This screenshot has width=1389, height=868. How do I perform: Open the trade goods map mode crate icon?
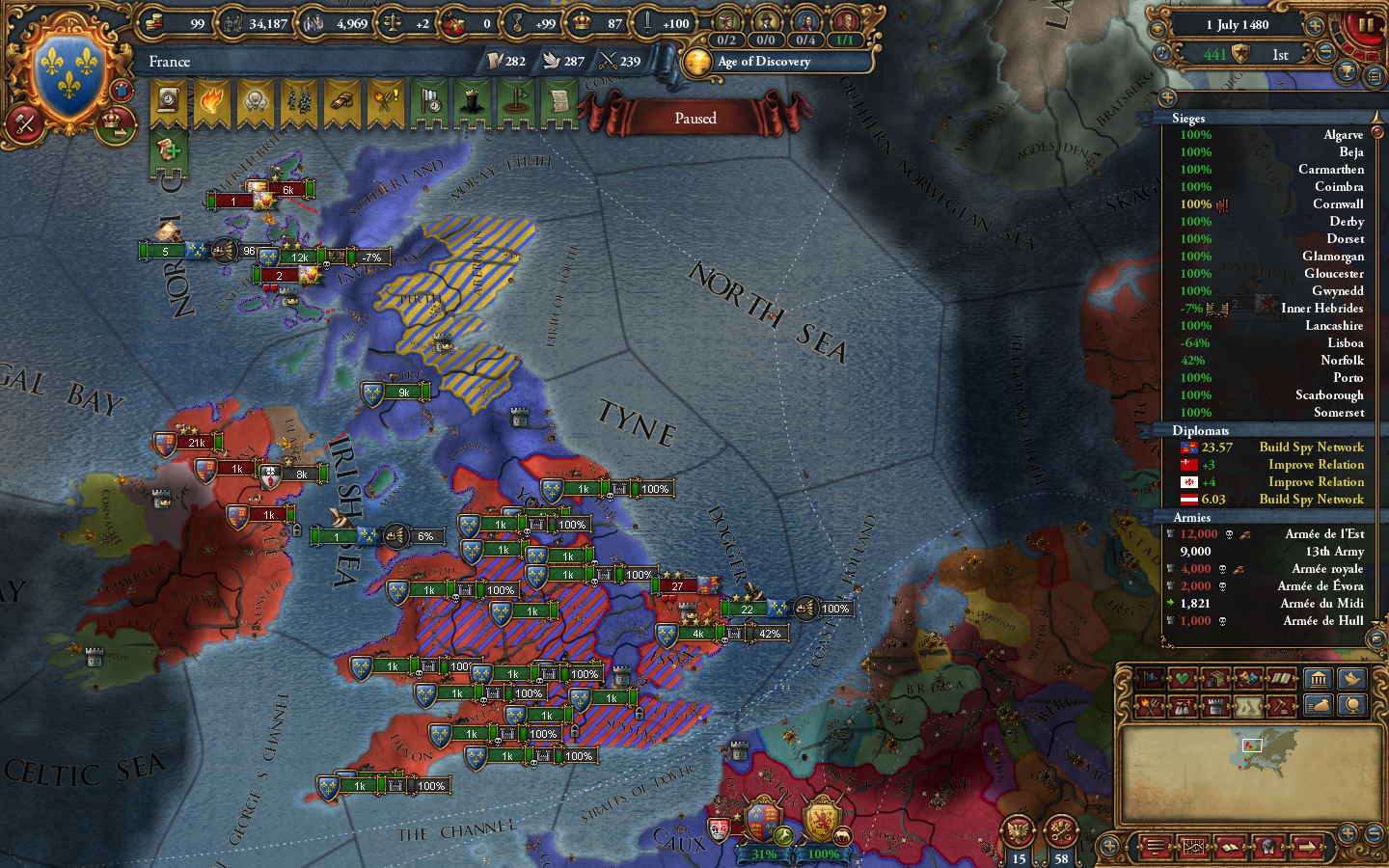click(1213, 678)
